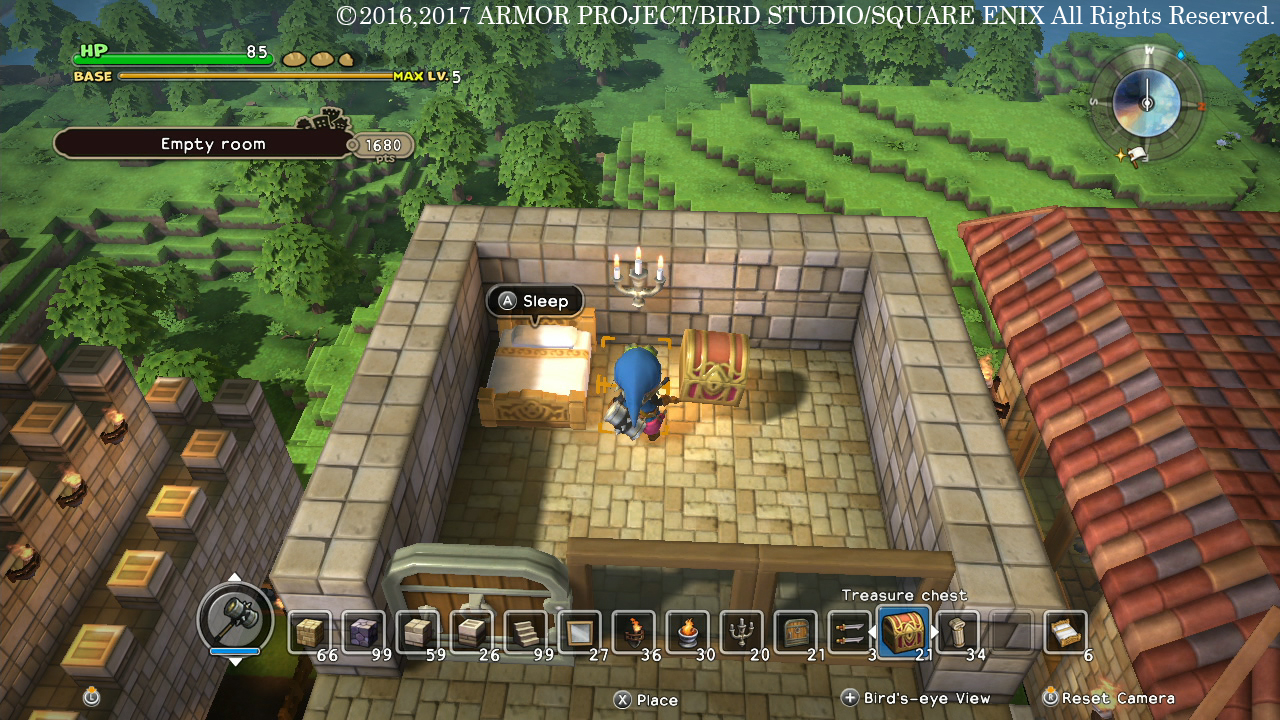Screen dimensions: 1280x720
Task: Select the purple stone block slot
Action: pos(364,632)
